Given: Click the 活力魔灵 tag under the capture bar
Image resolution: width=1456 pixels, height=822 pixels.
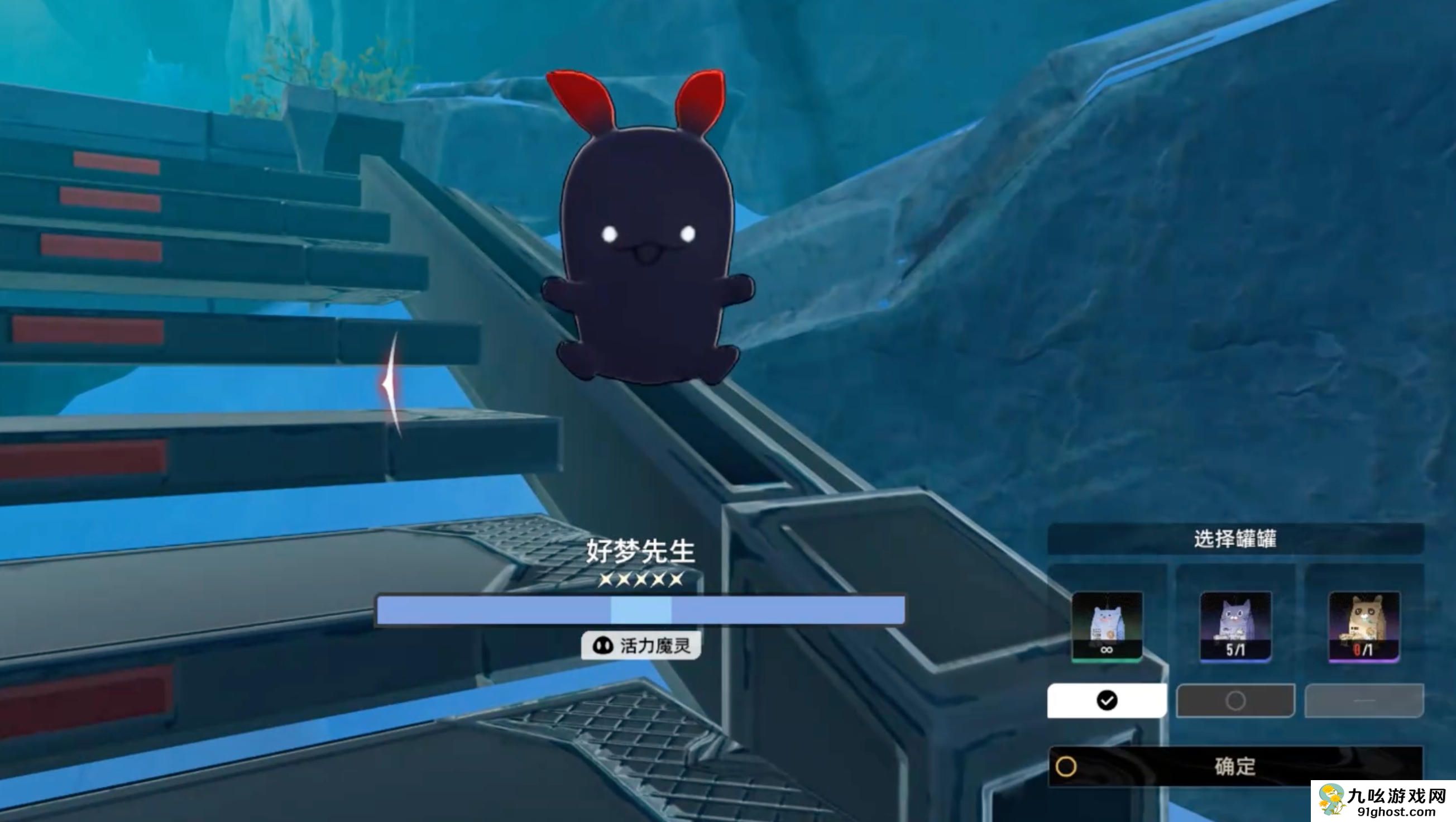Looking at the screenshot, I should pos(641,645).
